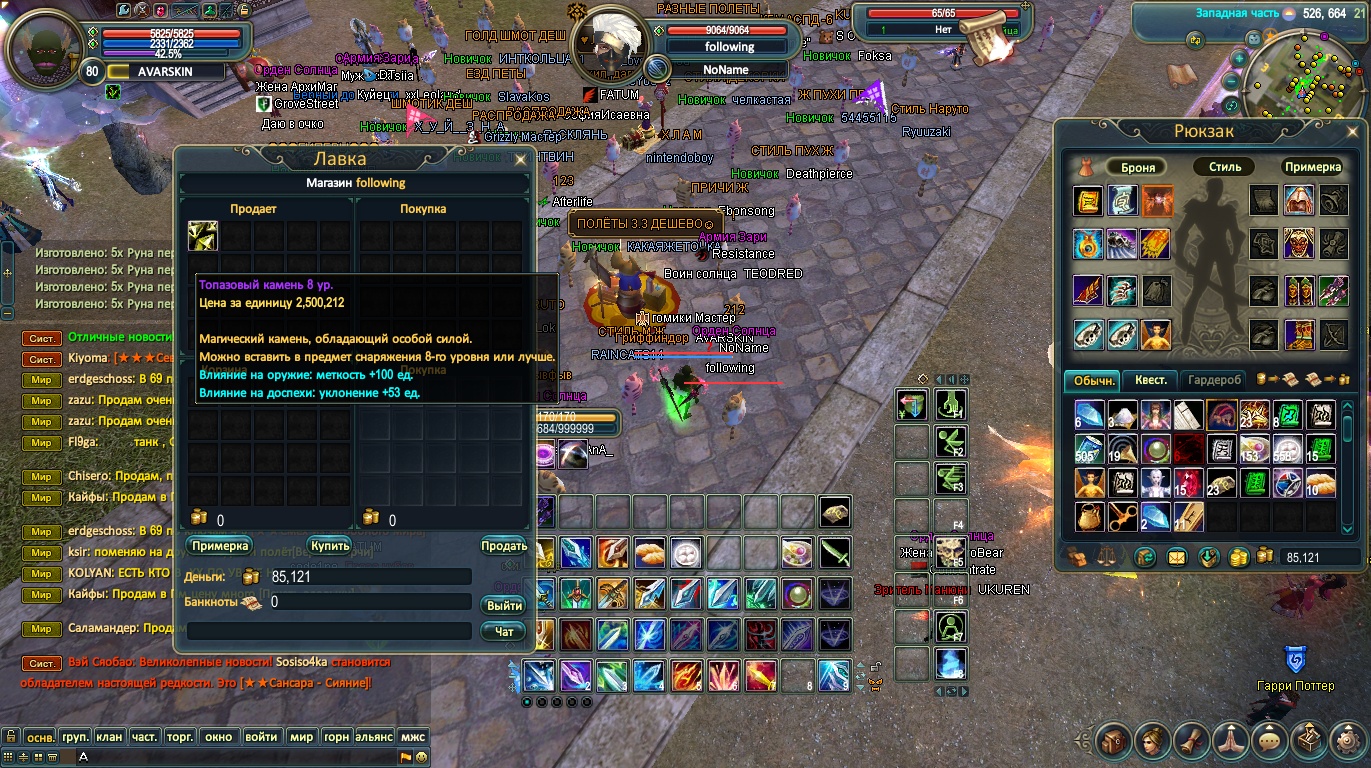The height and width of the screenshot is (768, 1371).
Task: Switch chat to the клан channel
Action: coord(109,737)
